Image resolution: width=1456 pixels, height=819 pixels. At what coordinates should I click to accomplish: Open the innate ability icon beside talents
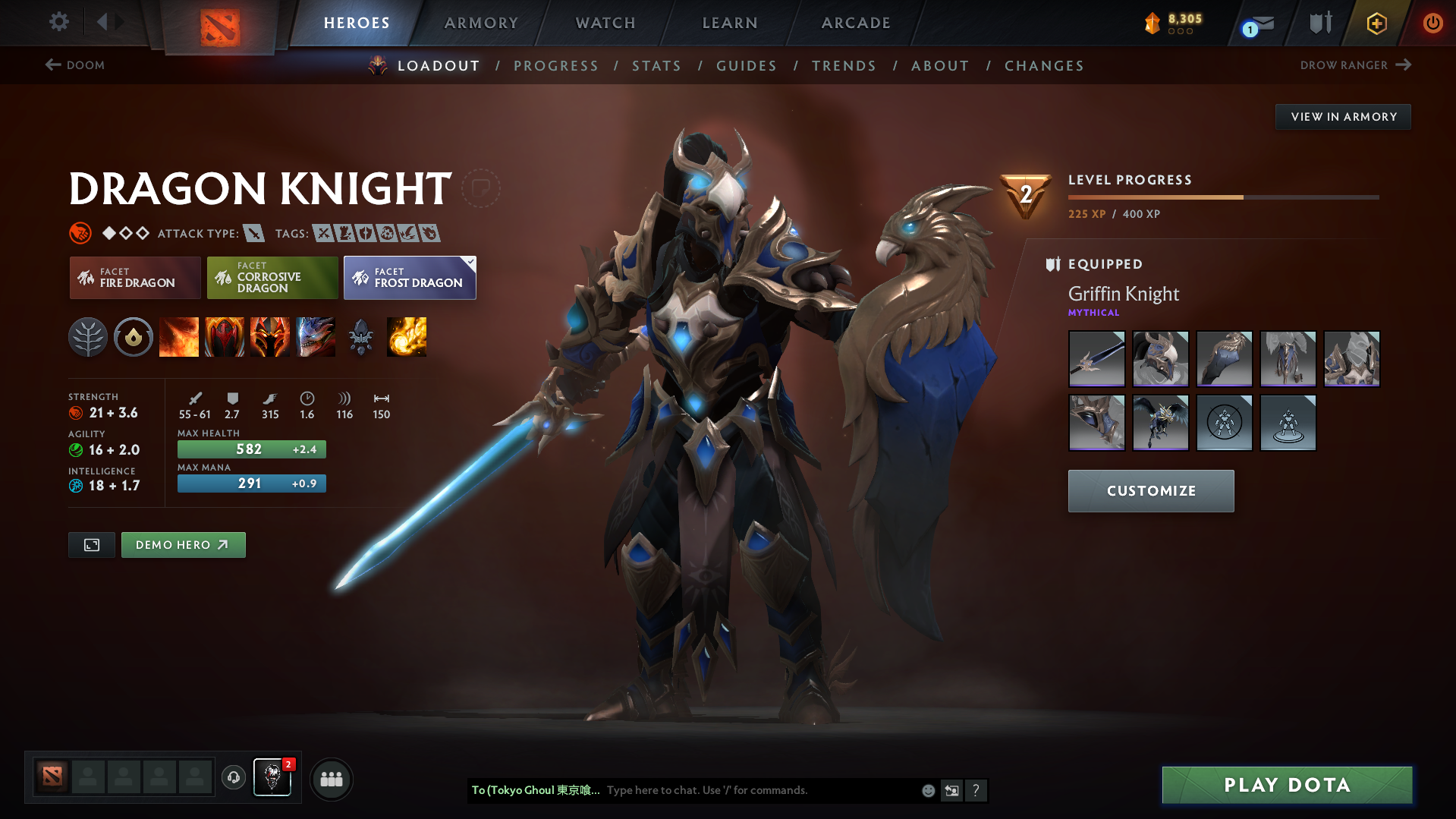tap(134, 337)
